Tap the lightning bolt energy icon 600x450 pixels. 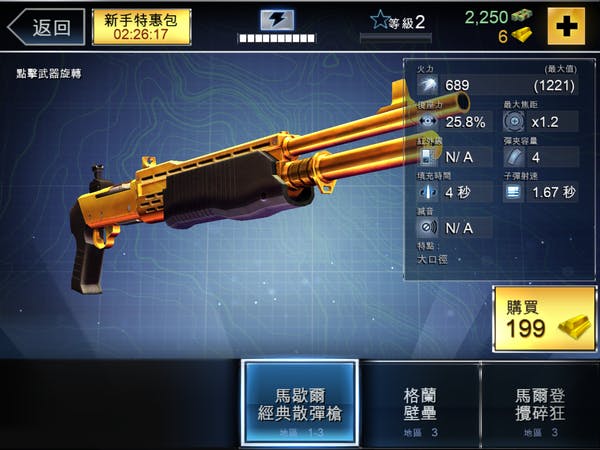click(x=277, y=20)
